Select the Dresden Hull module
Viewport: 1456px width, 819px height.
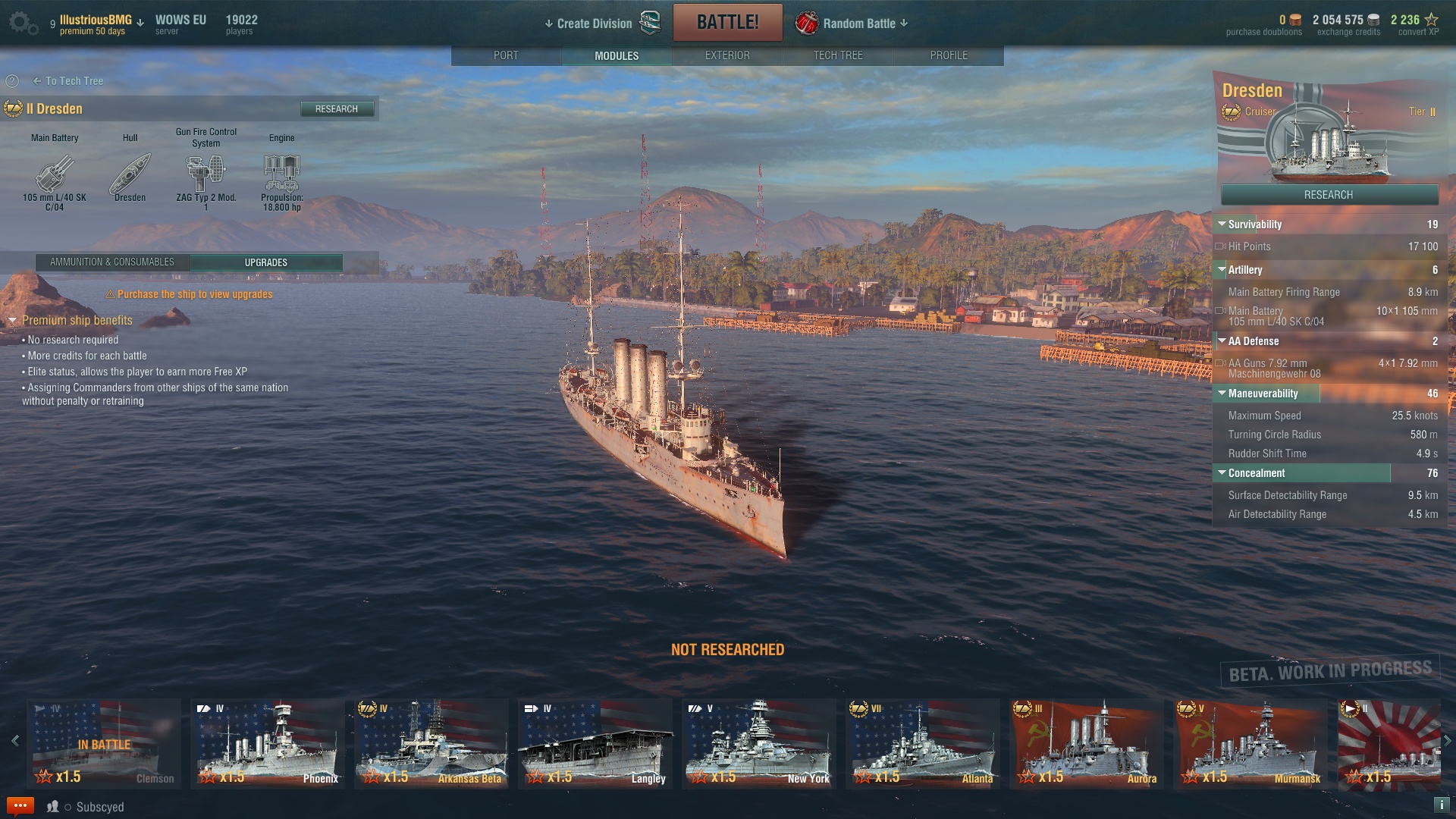pos(130,174)
